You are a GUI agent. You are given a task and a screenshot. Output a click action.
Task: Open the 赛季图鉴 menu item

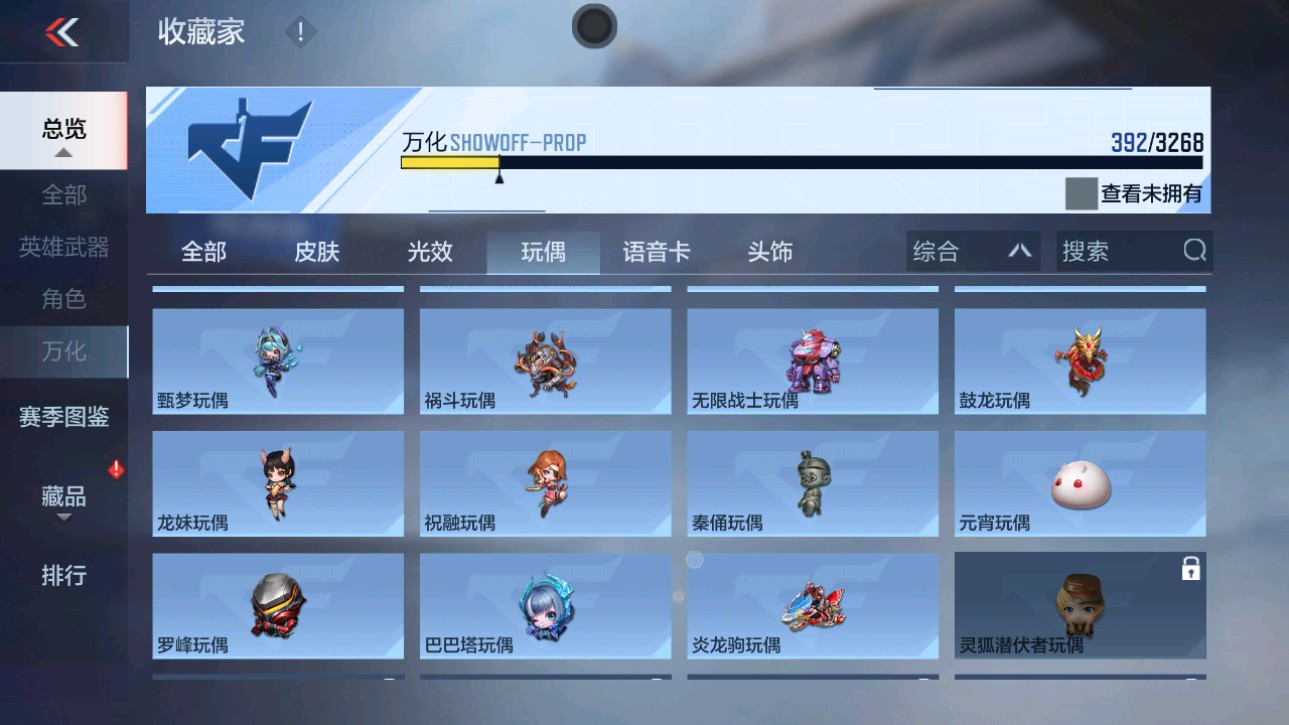[63, 418]
